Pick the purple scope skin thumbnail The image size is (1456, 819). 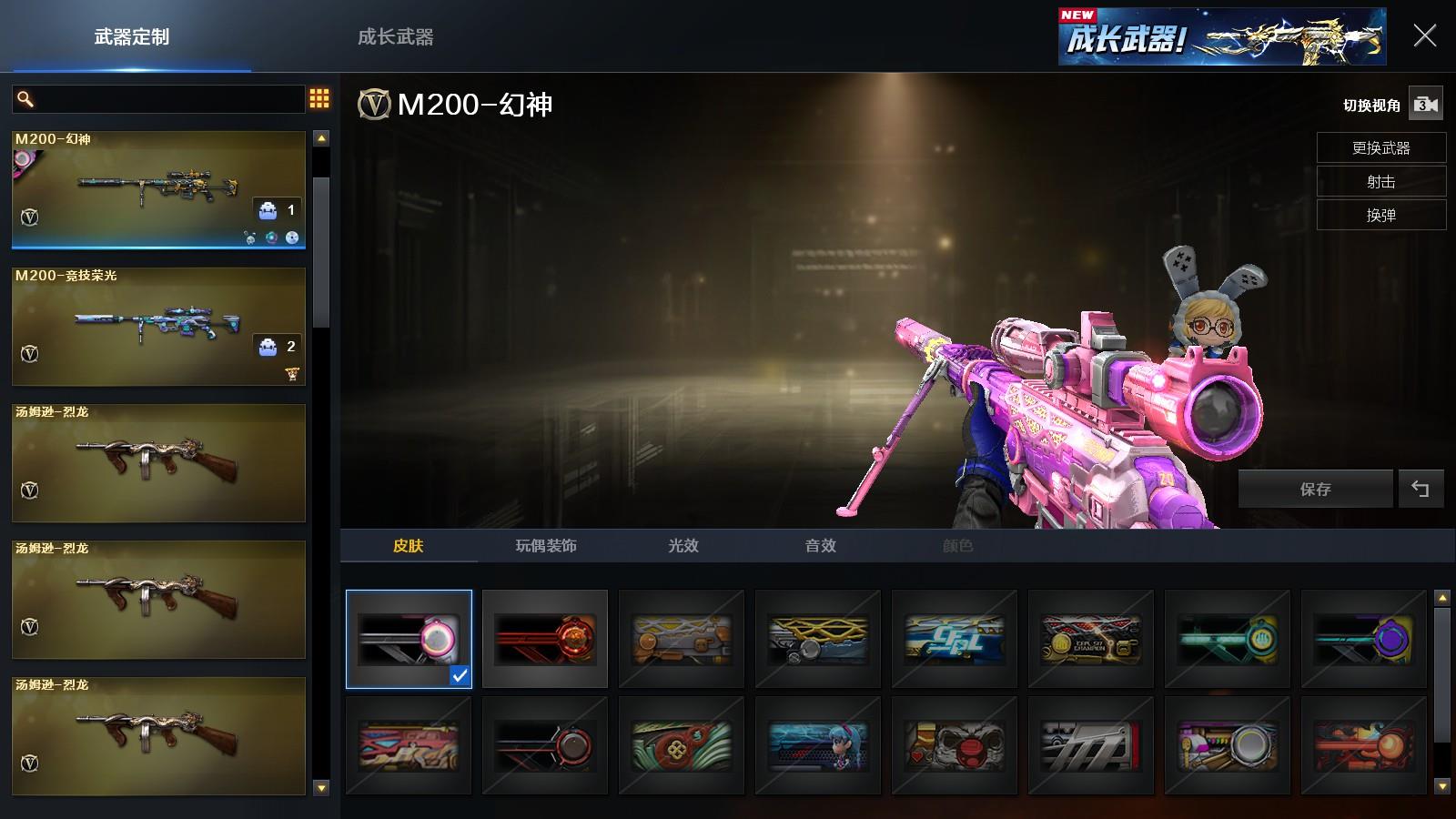click(1364, 639)
